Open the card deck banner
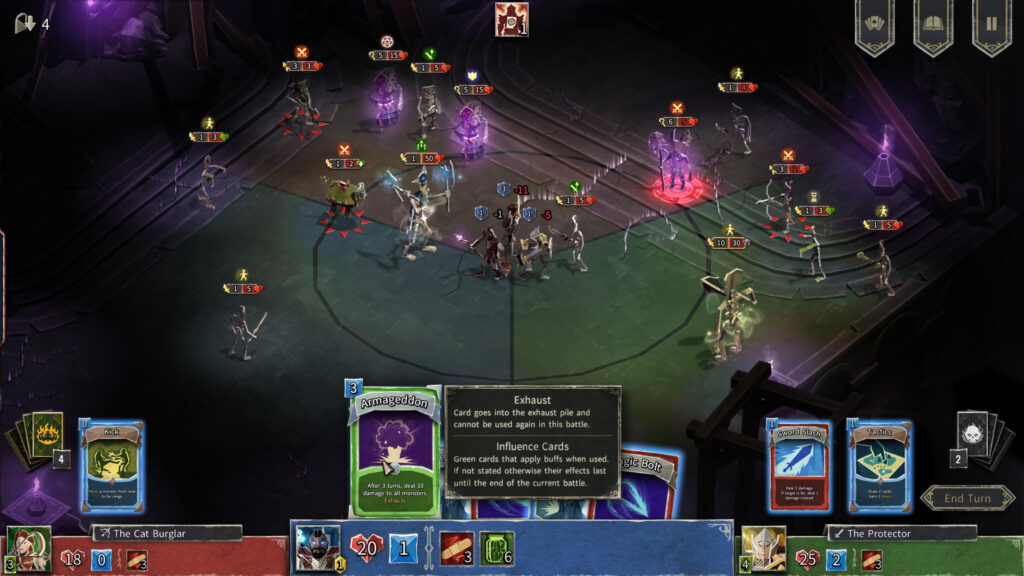Viewport: 1024px width, 576px height. coord(873,26)
